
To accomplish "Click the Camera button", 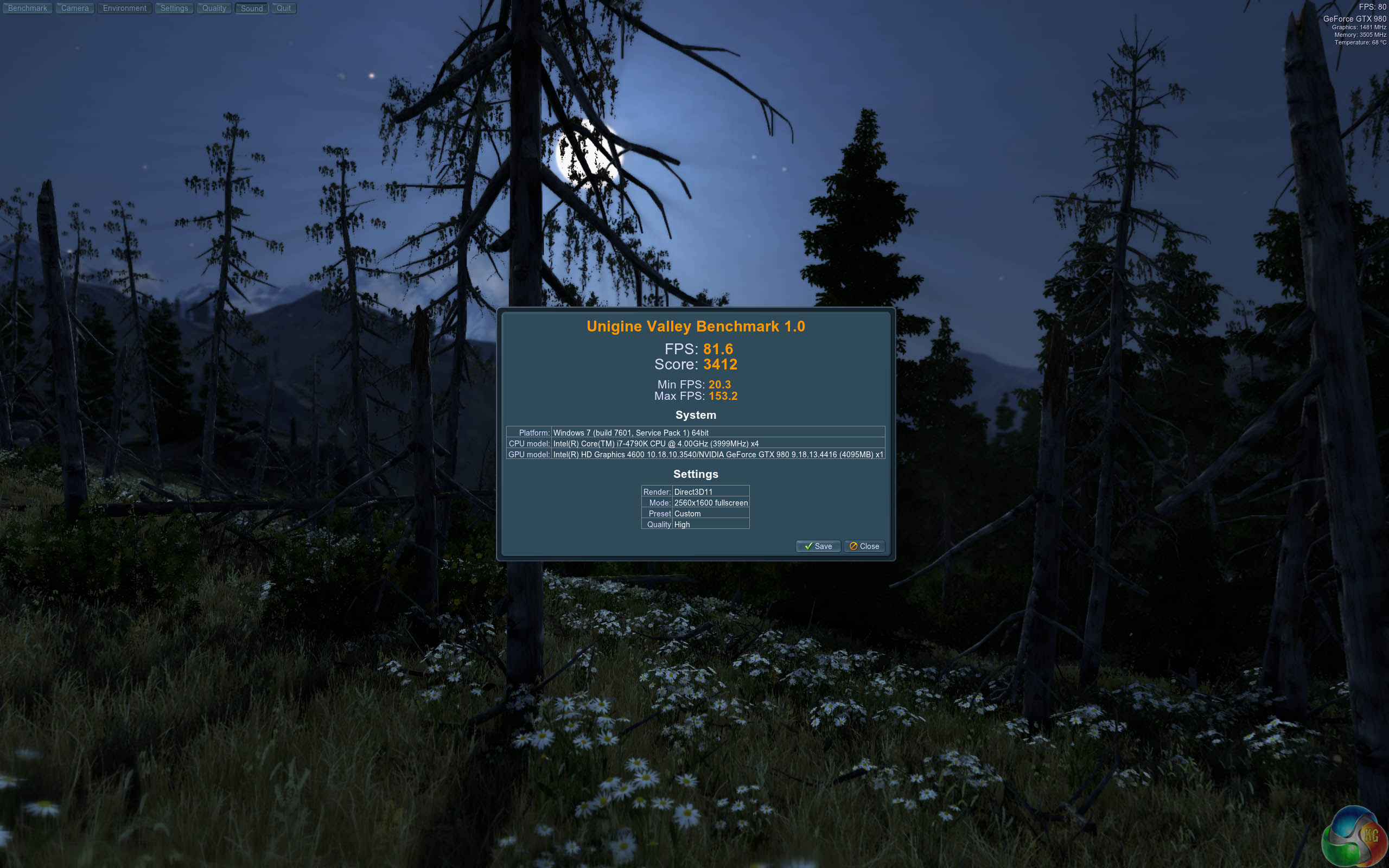I will [x=75, y=8].
